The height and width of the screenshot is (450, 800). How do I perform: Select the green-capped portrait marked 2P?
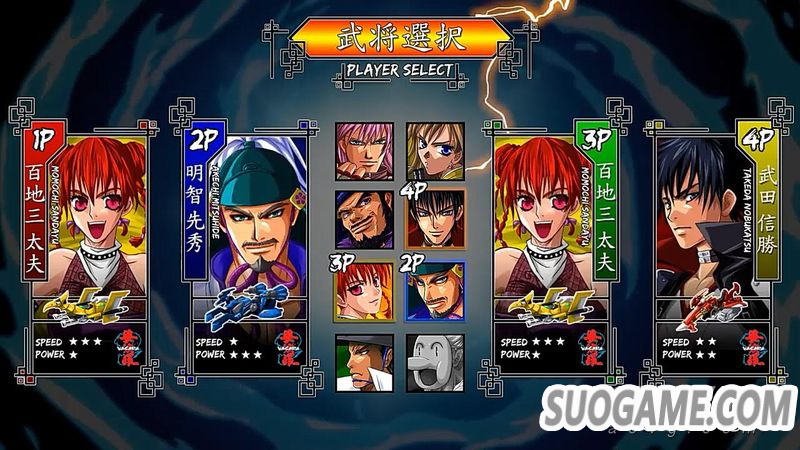coord(435,291)
